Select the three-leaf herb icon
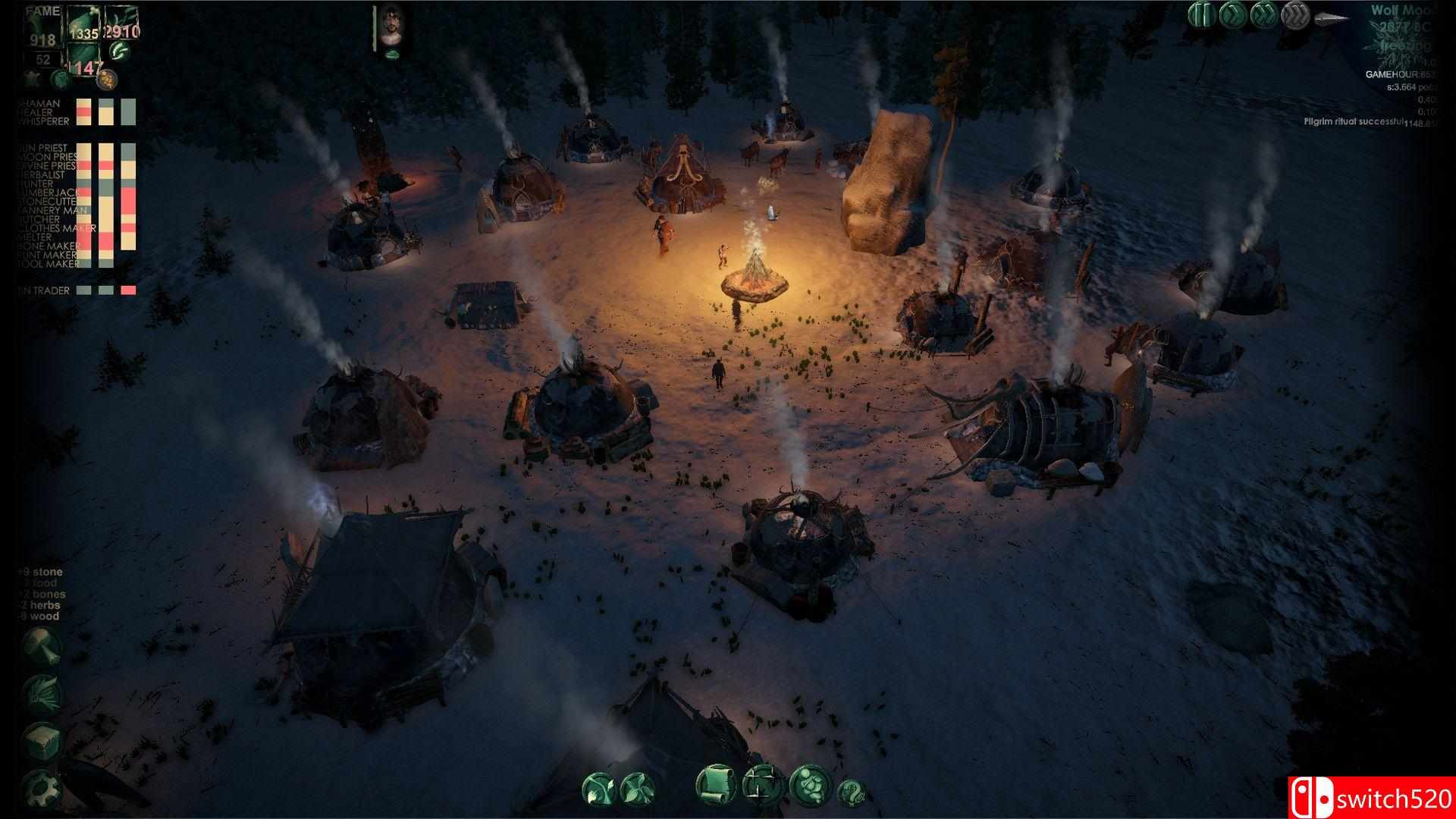1456x819 pixels. [636, 789]
